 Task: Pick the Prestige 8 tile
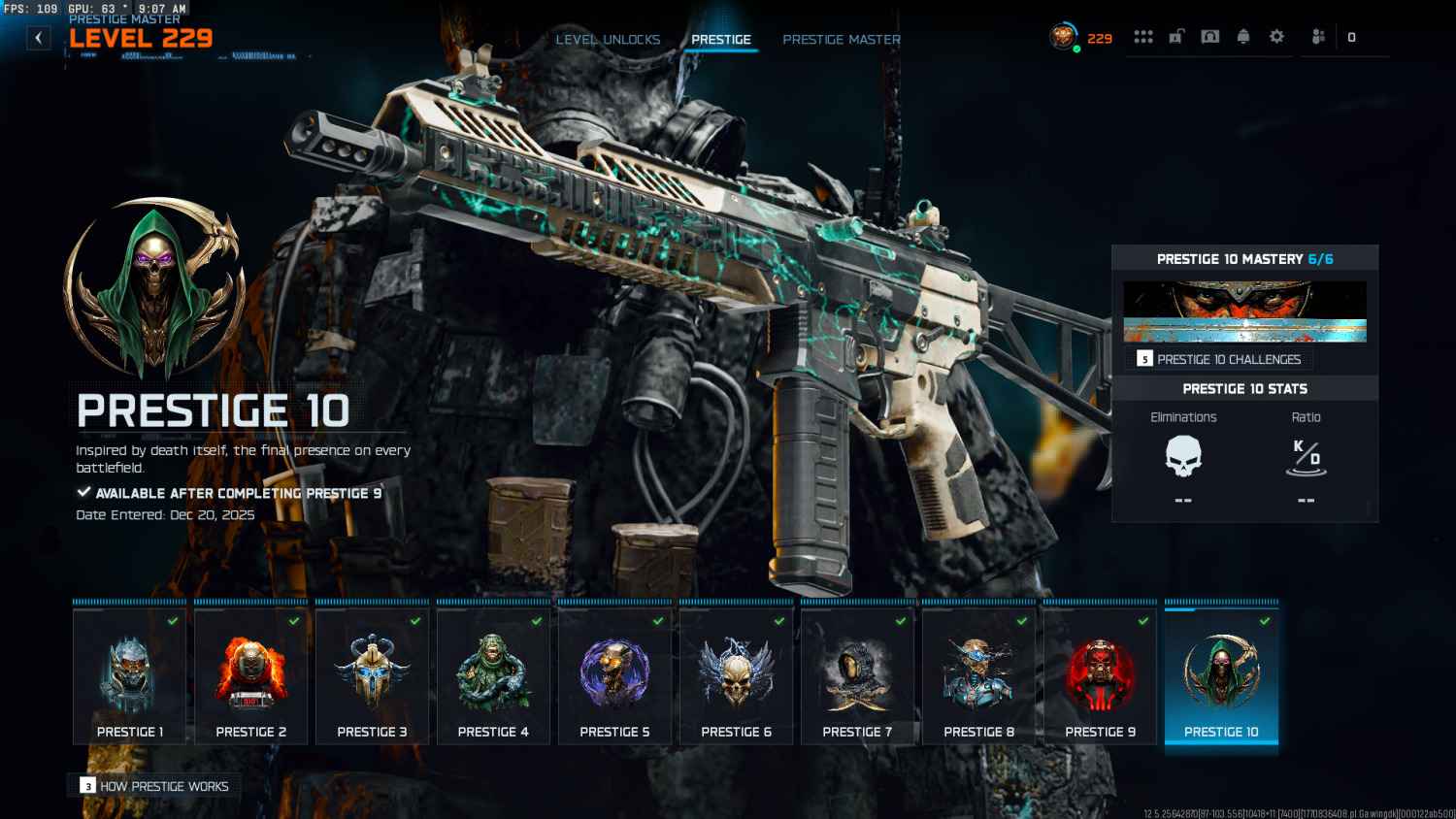pos(978,676)
